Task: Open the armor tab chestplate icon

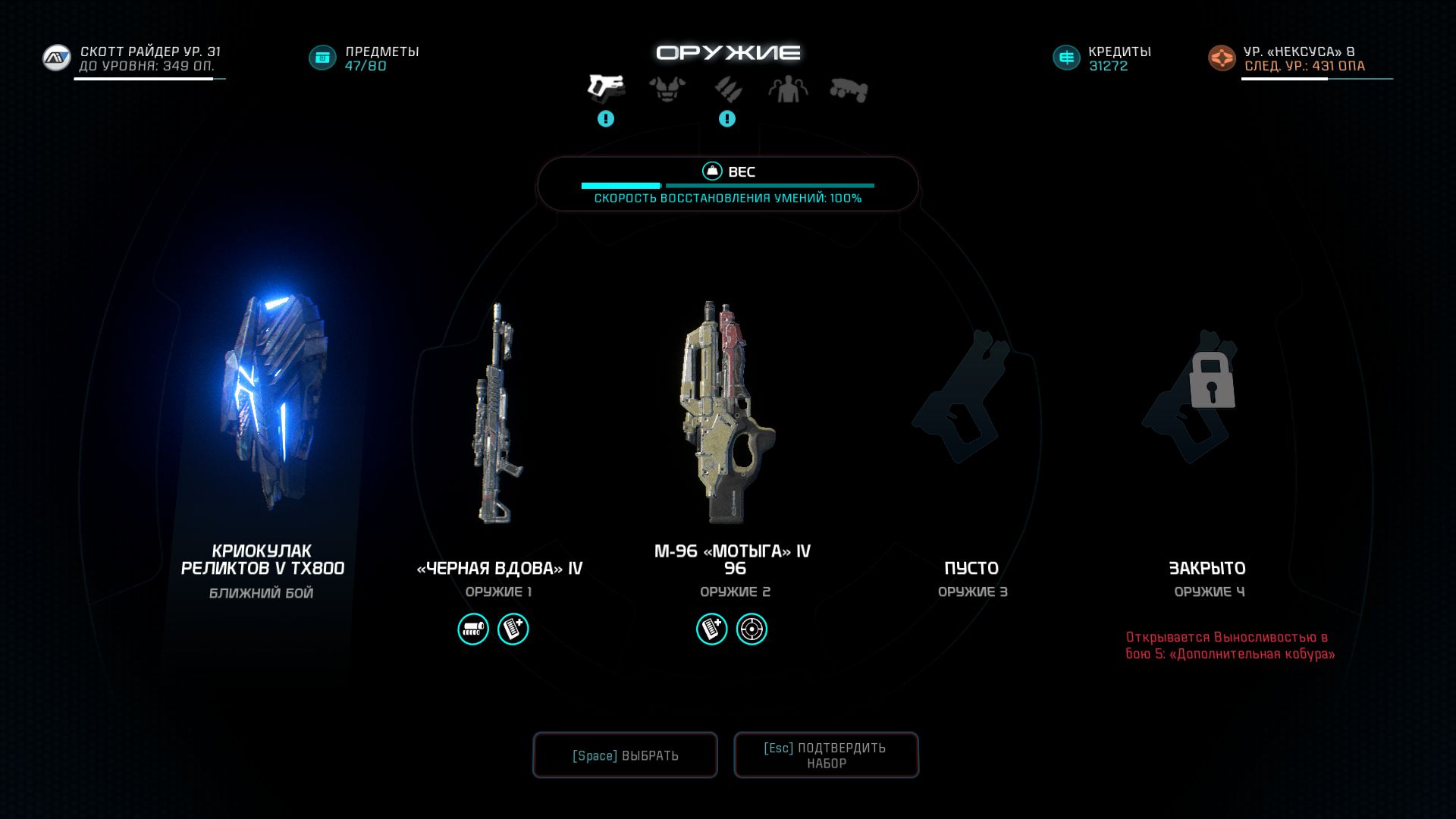Action: point(667,89)
